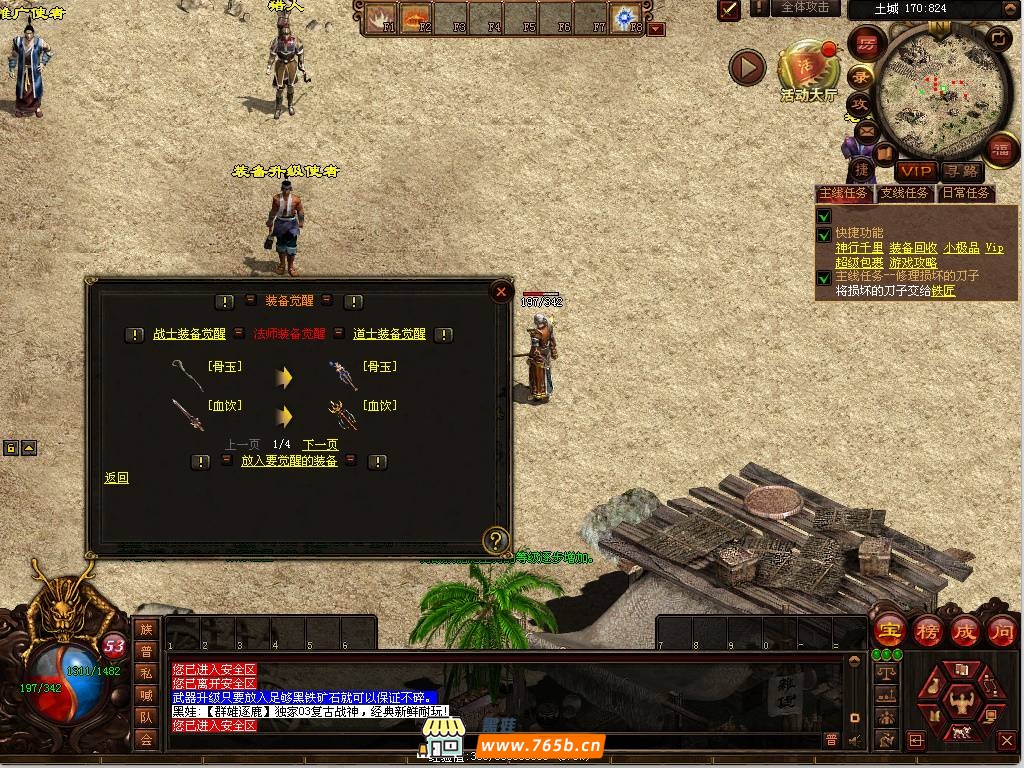Toggle the 全体攻击 attack mode button

coord(804,8)
